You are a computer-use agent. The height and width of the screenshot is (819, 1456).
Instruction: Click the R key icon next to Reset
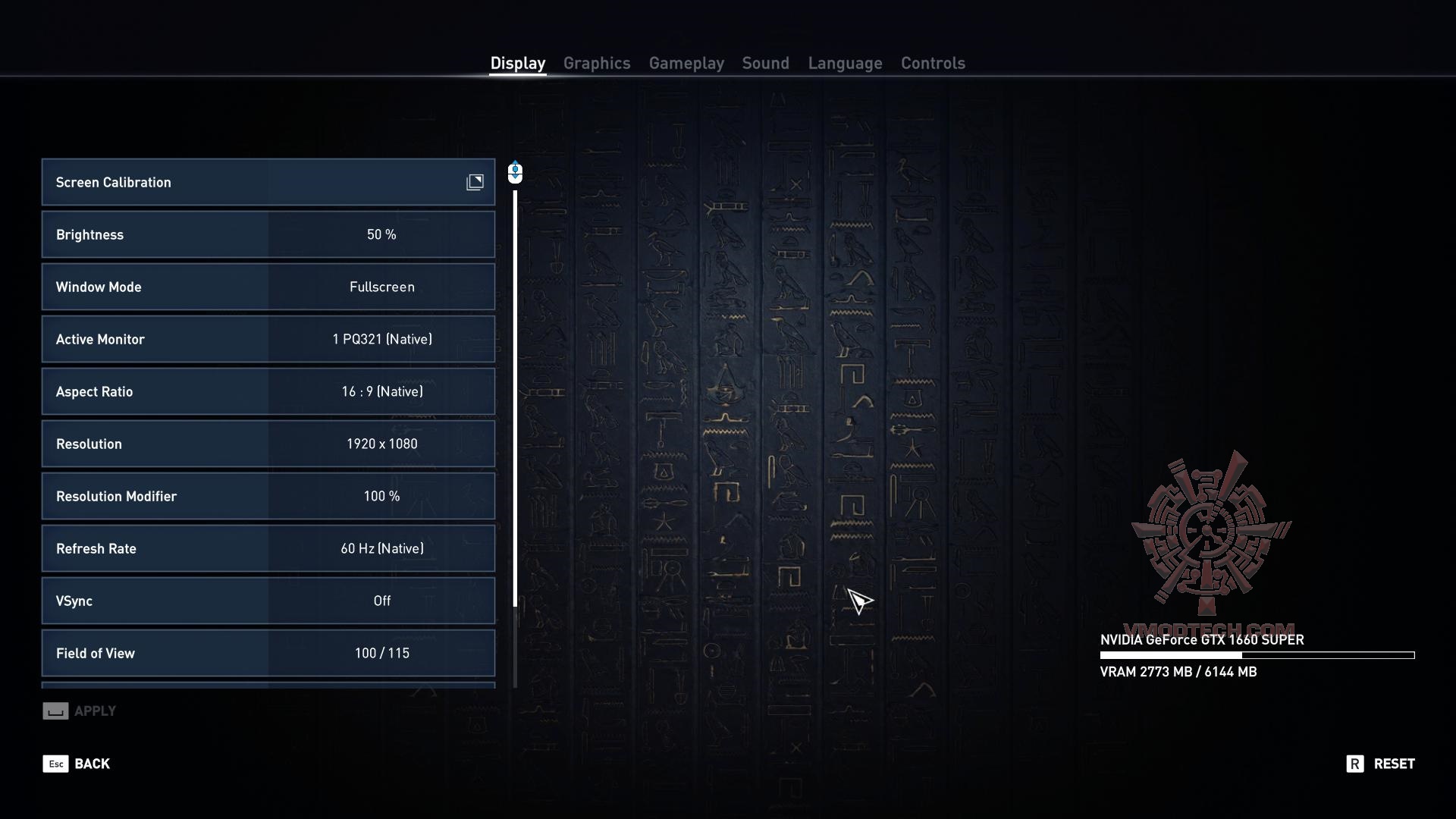point(1355,764)
